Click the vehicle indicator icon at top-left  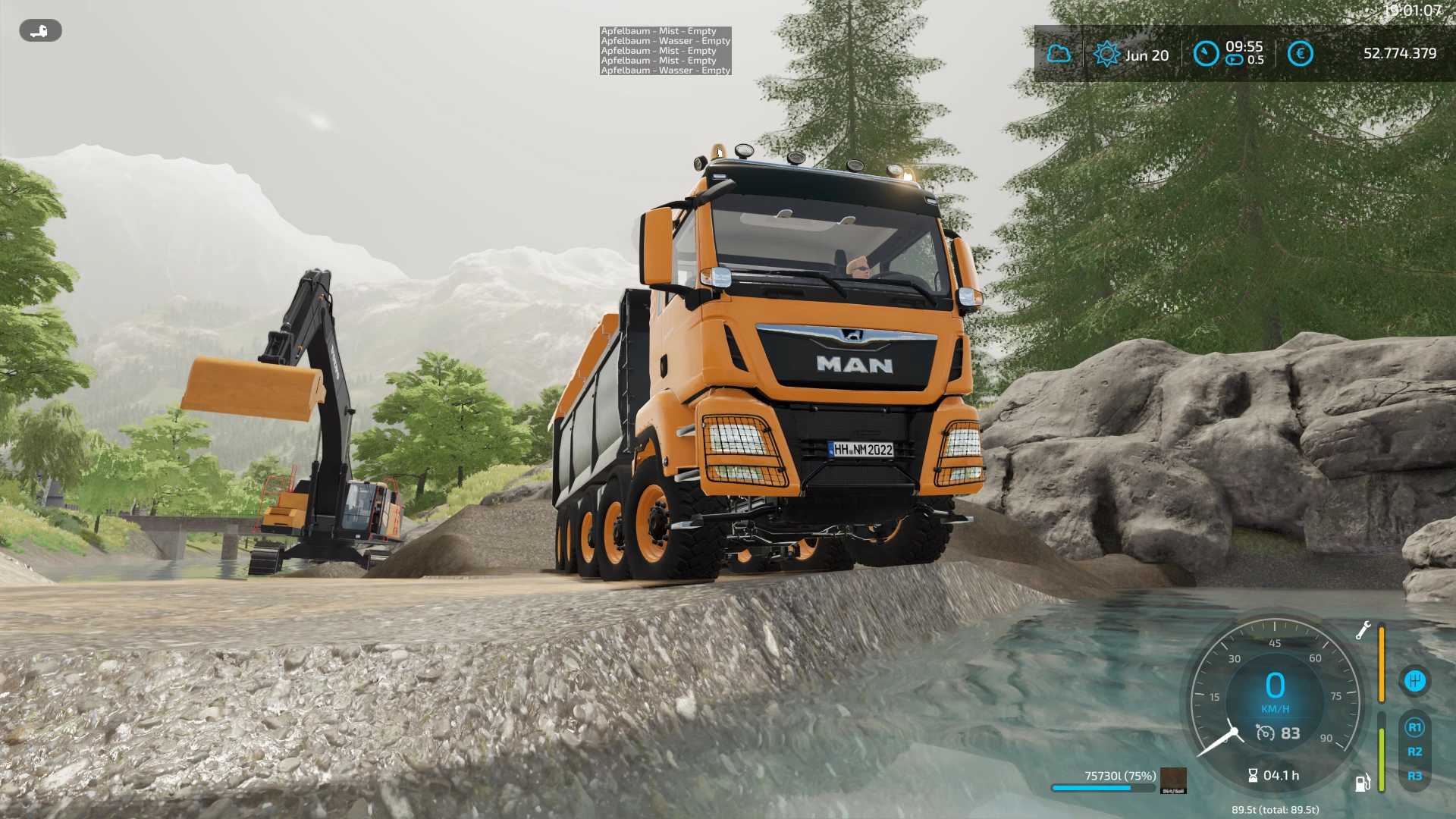pyautogui.click(x=40, y=31)
